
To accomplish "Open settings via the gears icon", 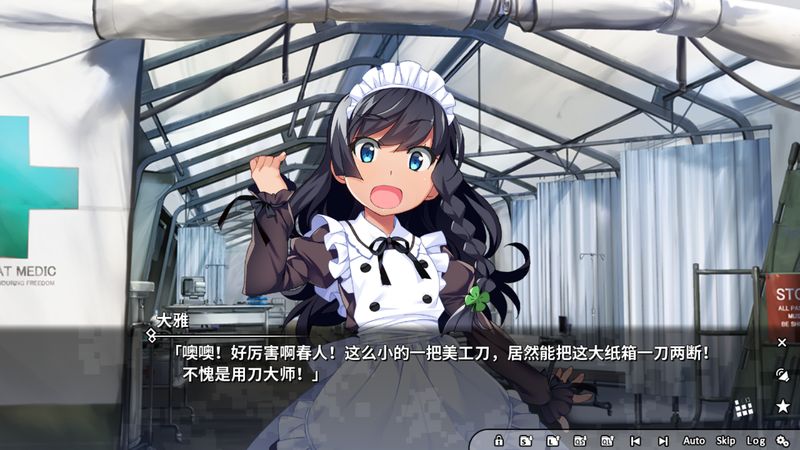I will (x=783, y=440).
